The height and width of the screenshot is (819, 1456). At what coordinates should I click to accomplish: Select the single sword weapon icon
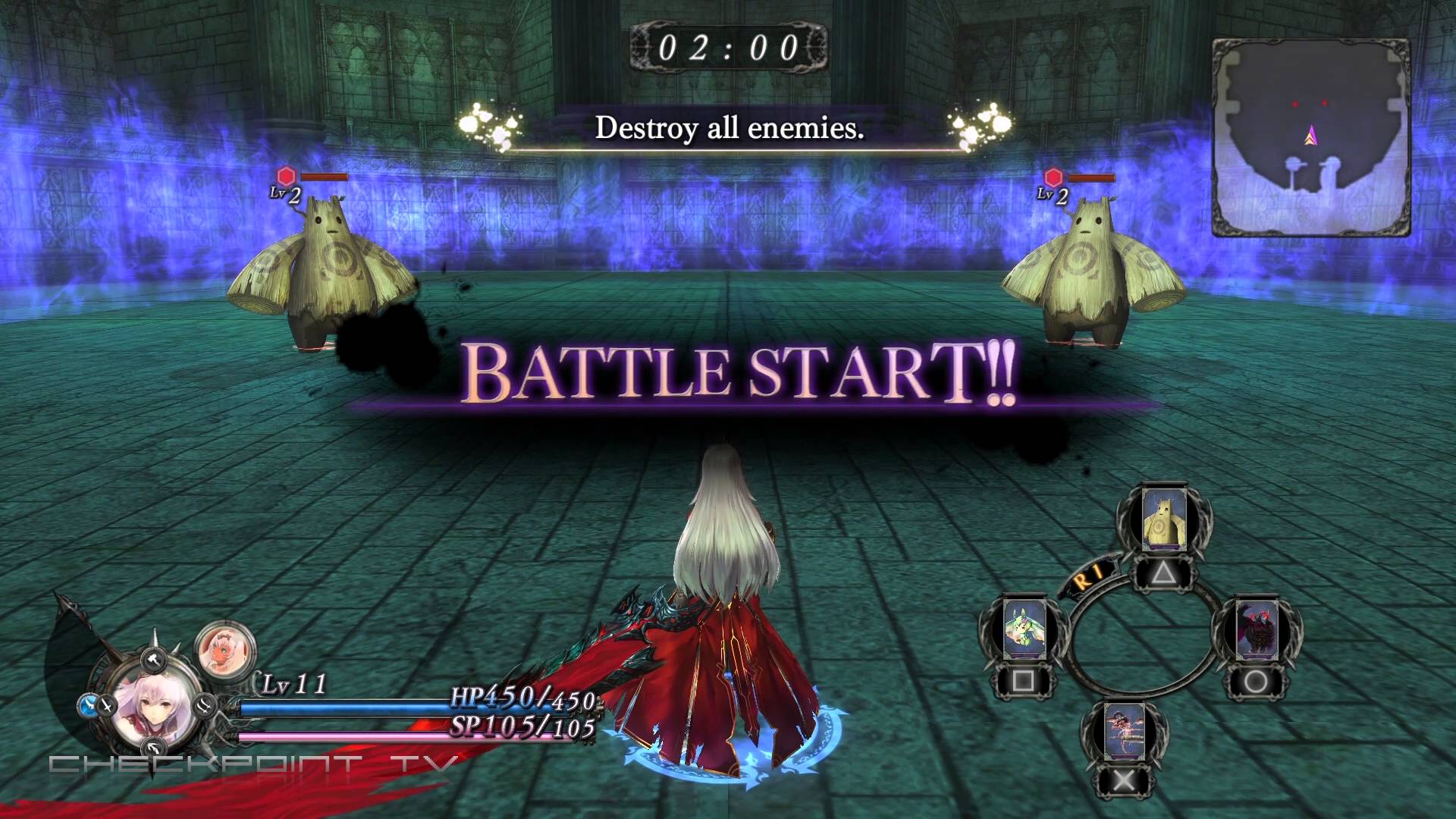(x=106, y=705)
